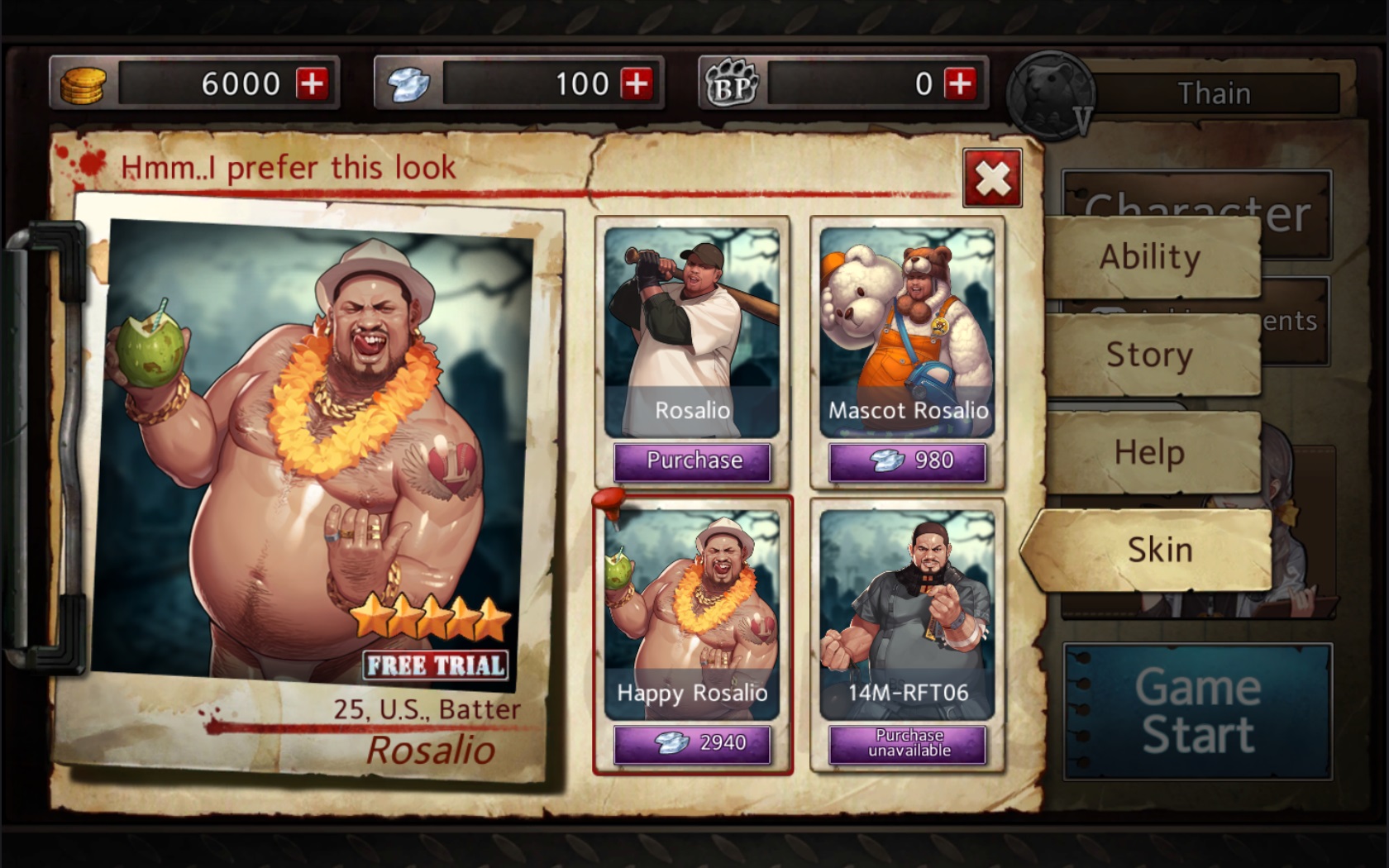Add more diamonds with the plus button

(637, 83)
